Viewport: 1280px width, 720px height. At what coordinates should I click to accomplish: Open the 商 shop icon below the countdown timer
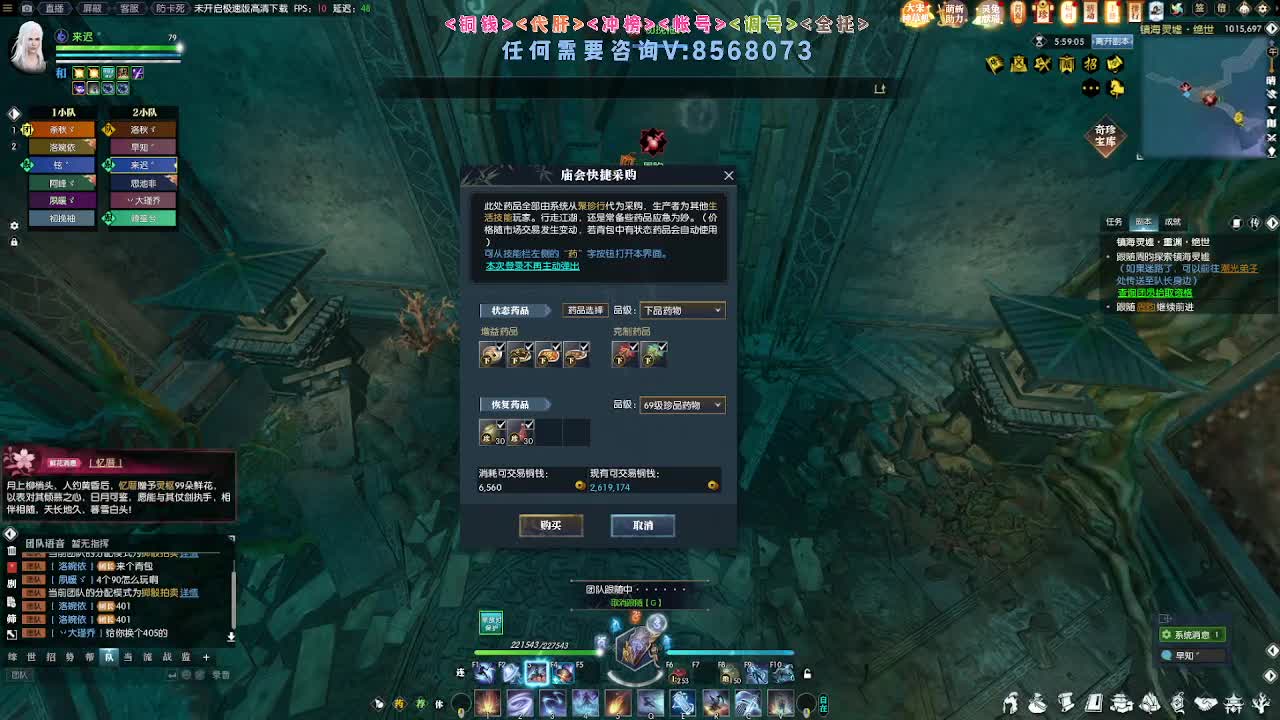[1066, 64]
